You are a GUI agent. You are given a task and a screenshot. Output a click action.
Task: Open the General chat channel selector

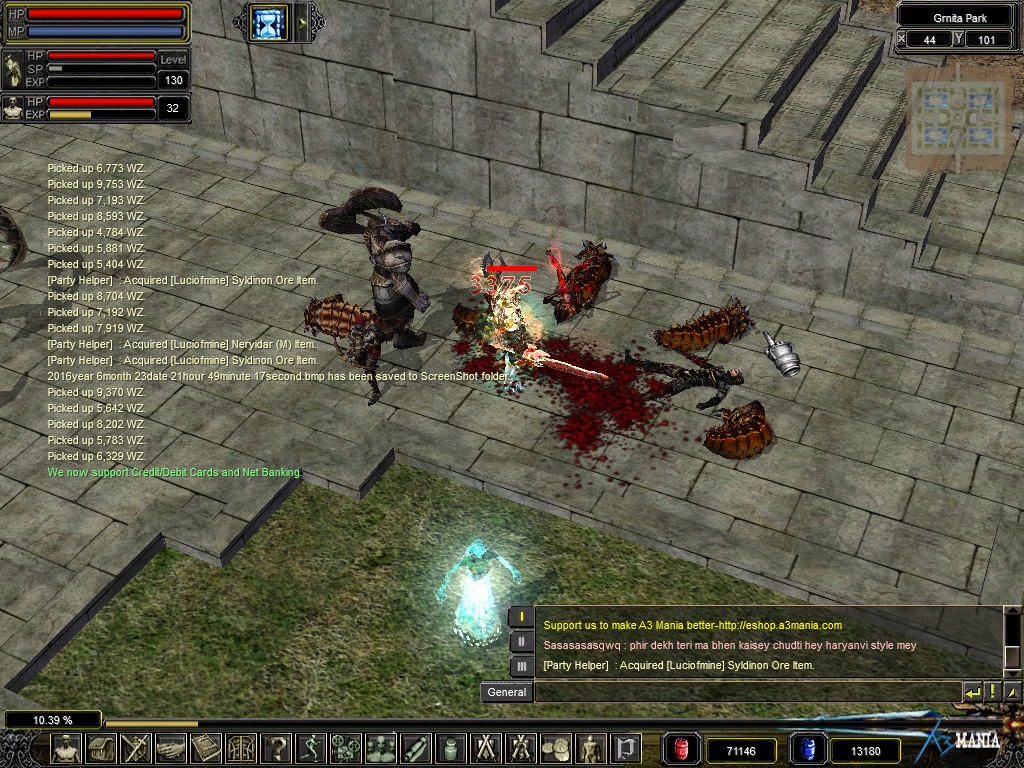coord(507,692)
